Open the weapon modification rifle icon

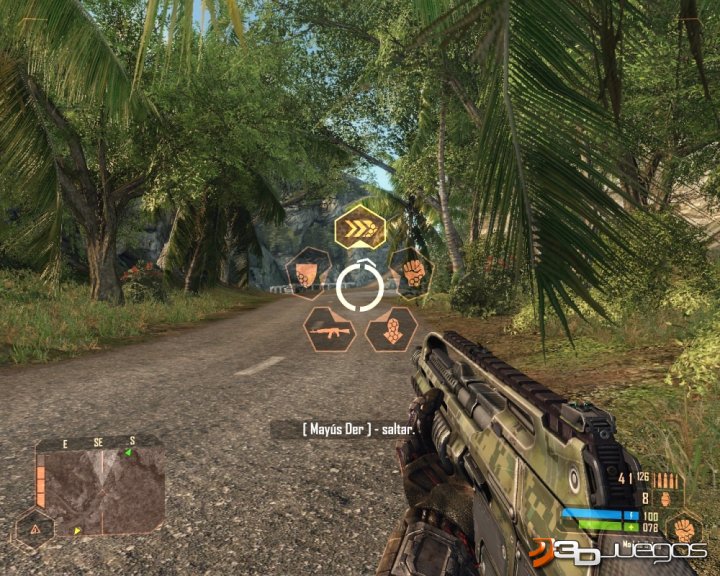coord(330,329)
